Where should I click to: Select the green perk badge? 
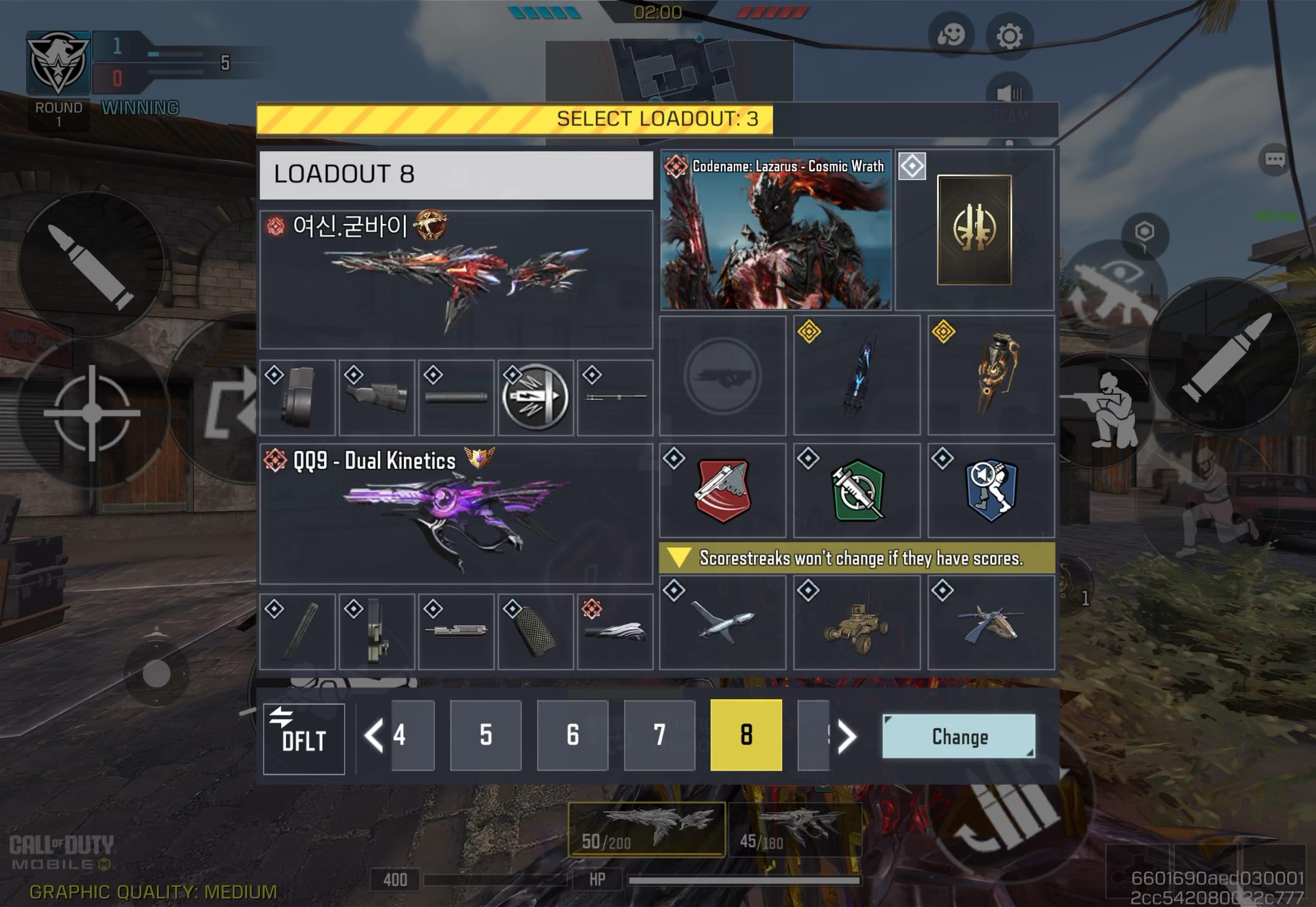pos(857,490)
